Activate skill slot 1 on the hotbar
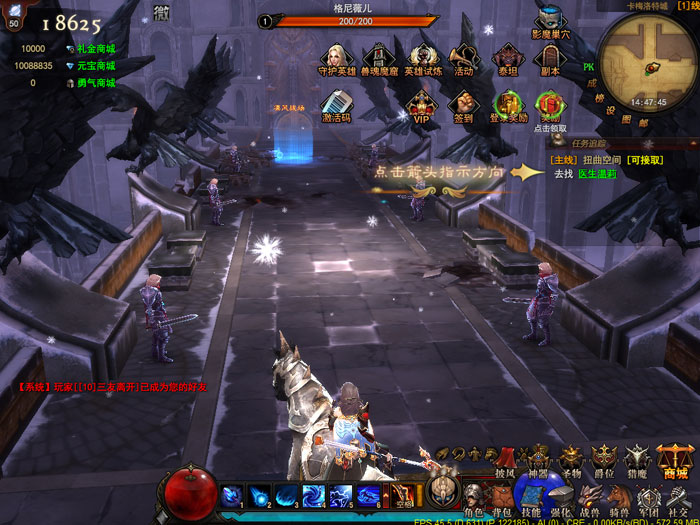Screen dimensions: 700x525 (x=232, y=496)
